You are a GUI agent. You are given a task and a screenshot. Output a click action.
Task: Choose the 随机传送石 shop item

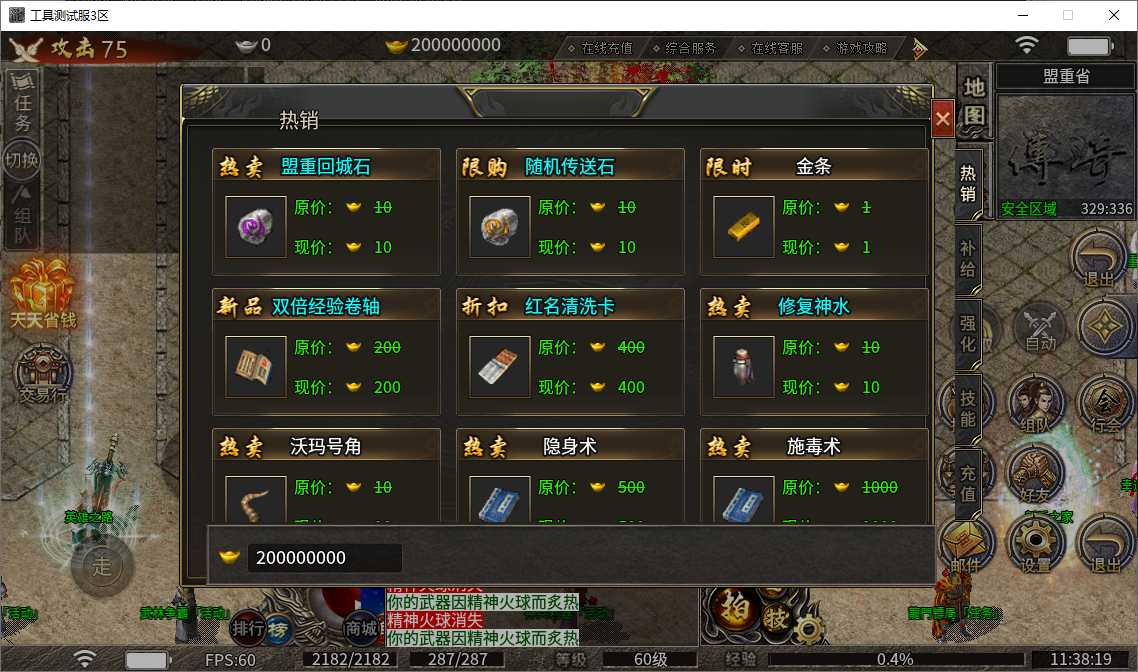tap(500, 227)
